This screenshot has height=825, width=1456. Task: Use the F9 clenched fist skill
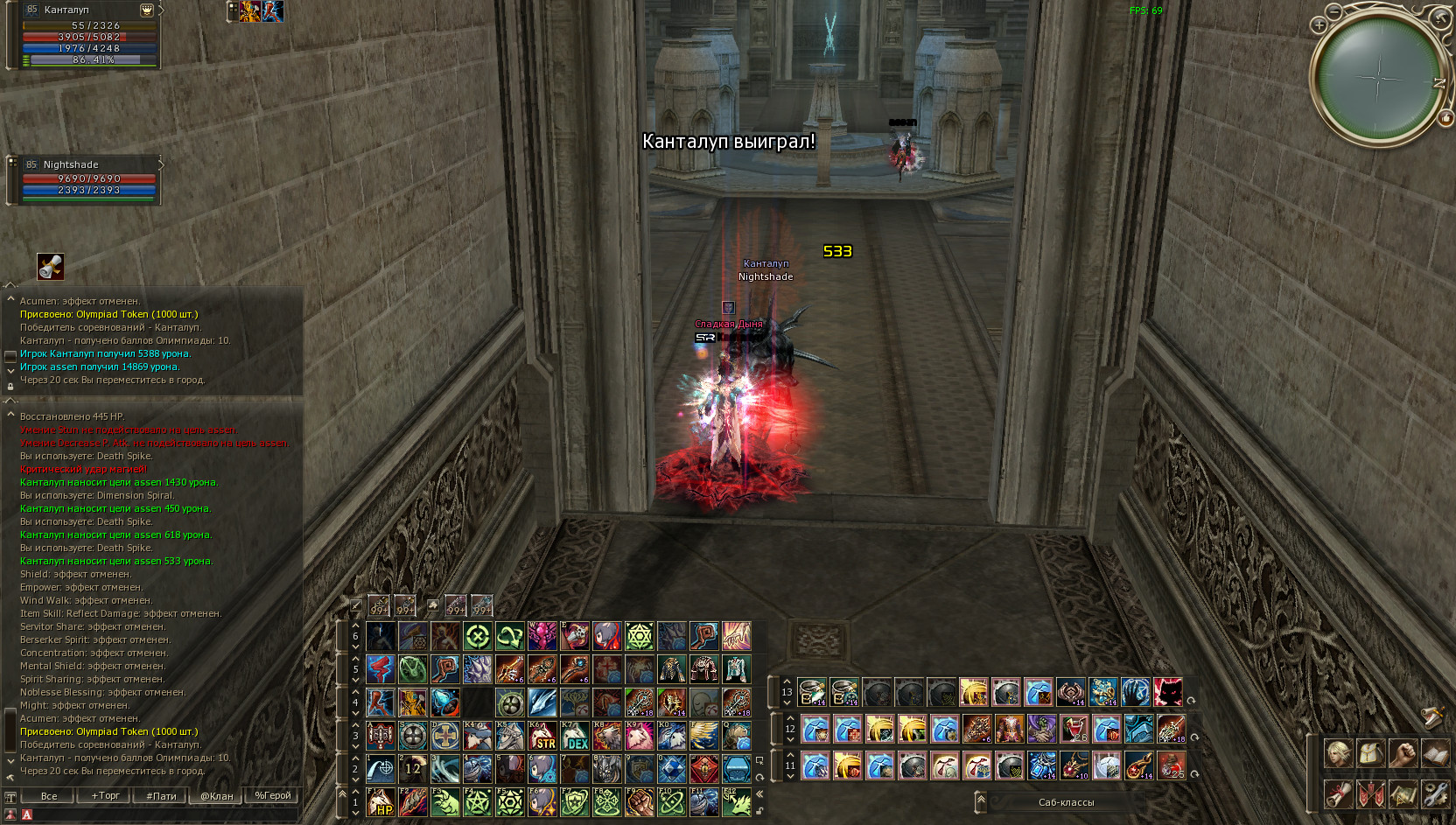point(640,802)
